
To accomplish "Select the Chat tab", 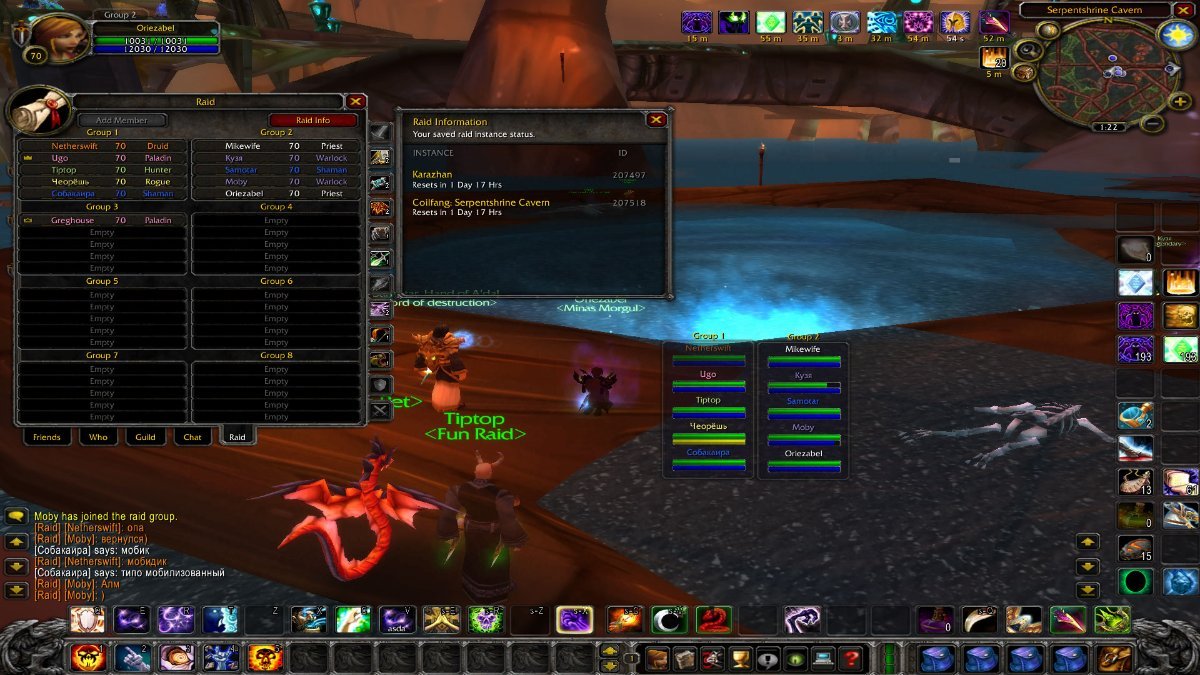I will tap(192, 437).
